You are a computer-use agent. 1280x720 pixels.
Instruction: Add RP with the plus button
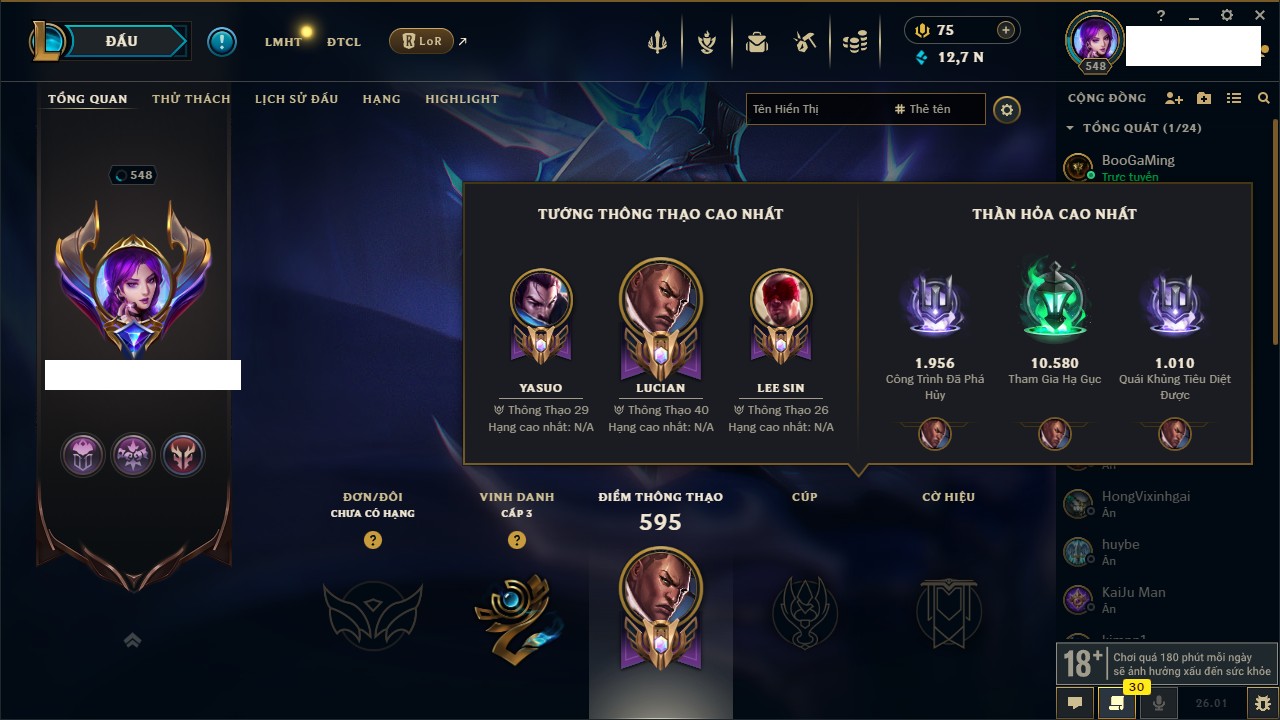[1006, 30]
